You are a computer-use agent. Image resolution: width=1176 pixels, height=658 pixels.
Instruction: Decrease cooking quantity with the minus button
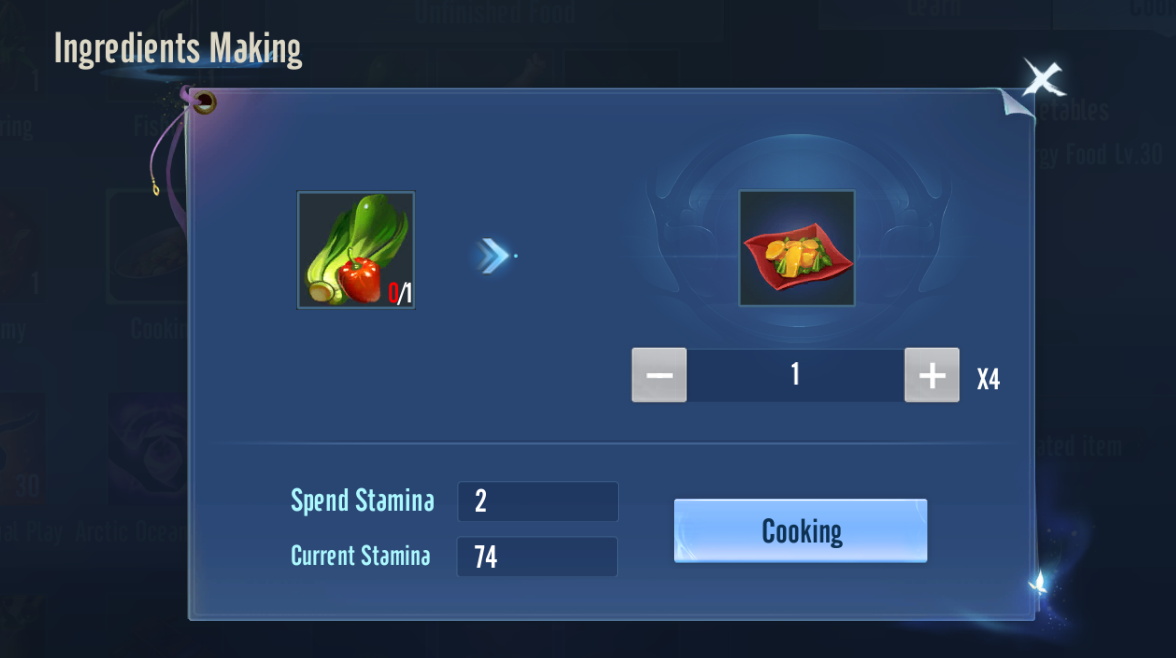point(659,375)
